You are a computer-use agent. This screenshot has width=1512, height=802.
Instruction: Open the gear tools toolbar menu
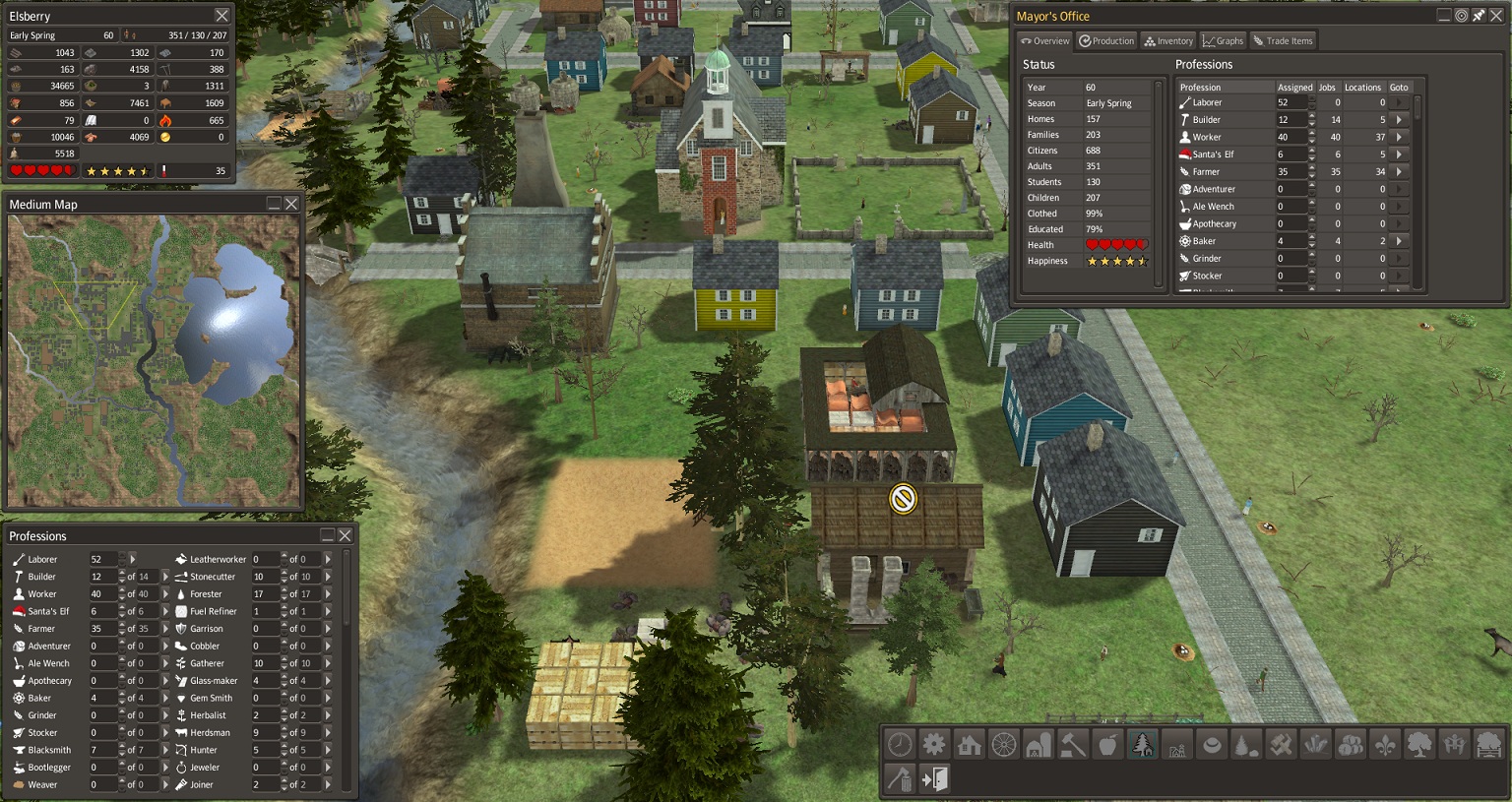(x=934, y=745)
